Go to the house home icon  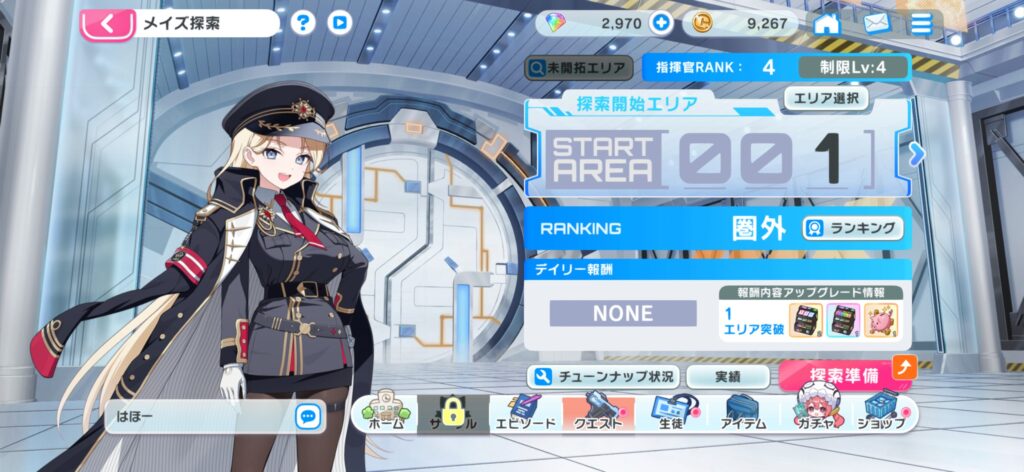826,23
